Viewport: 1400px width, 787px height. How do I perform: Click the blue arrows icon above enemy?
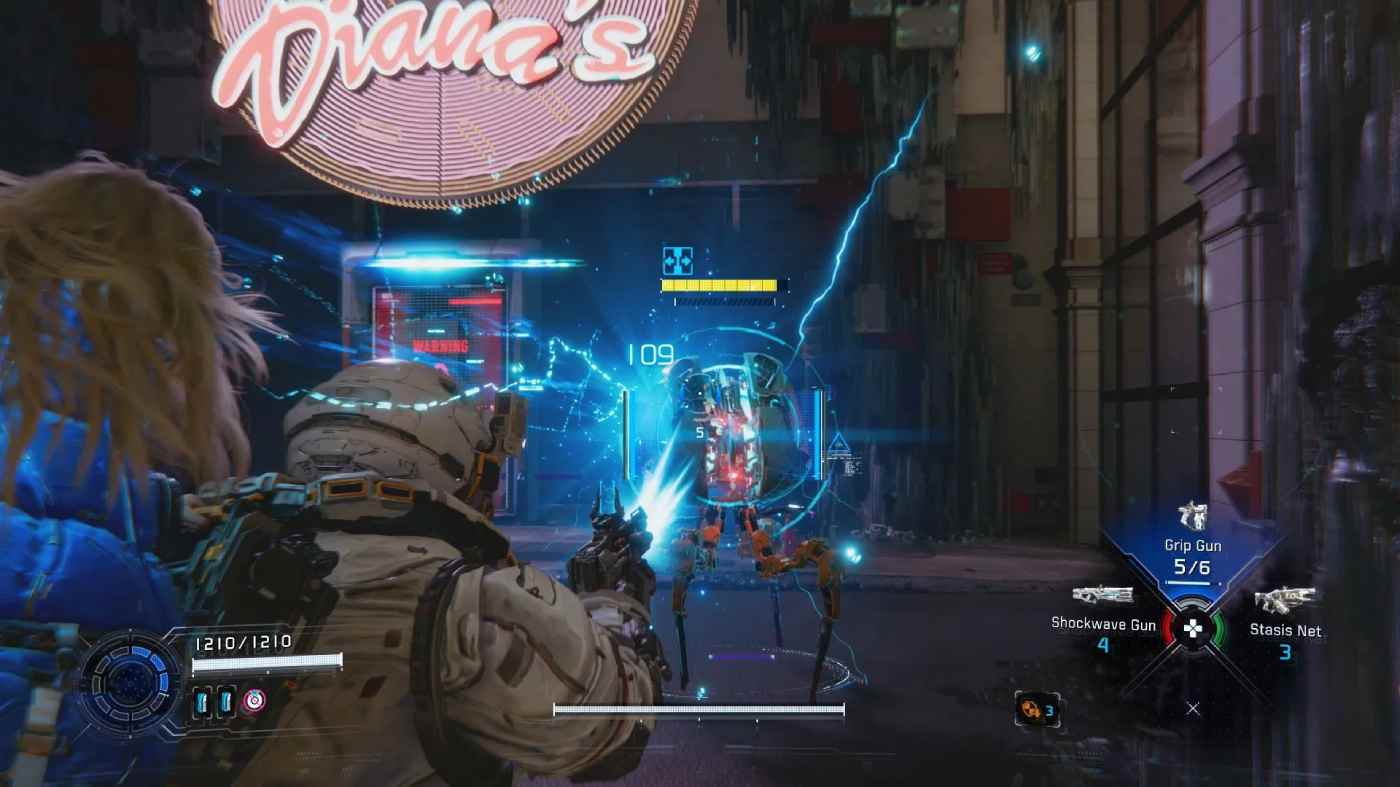click(x=677, y=262)
